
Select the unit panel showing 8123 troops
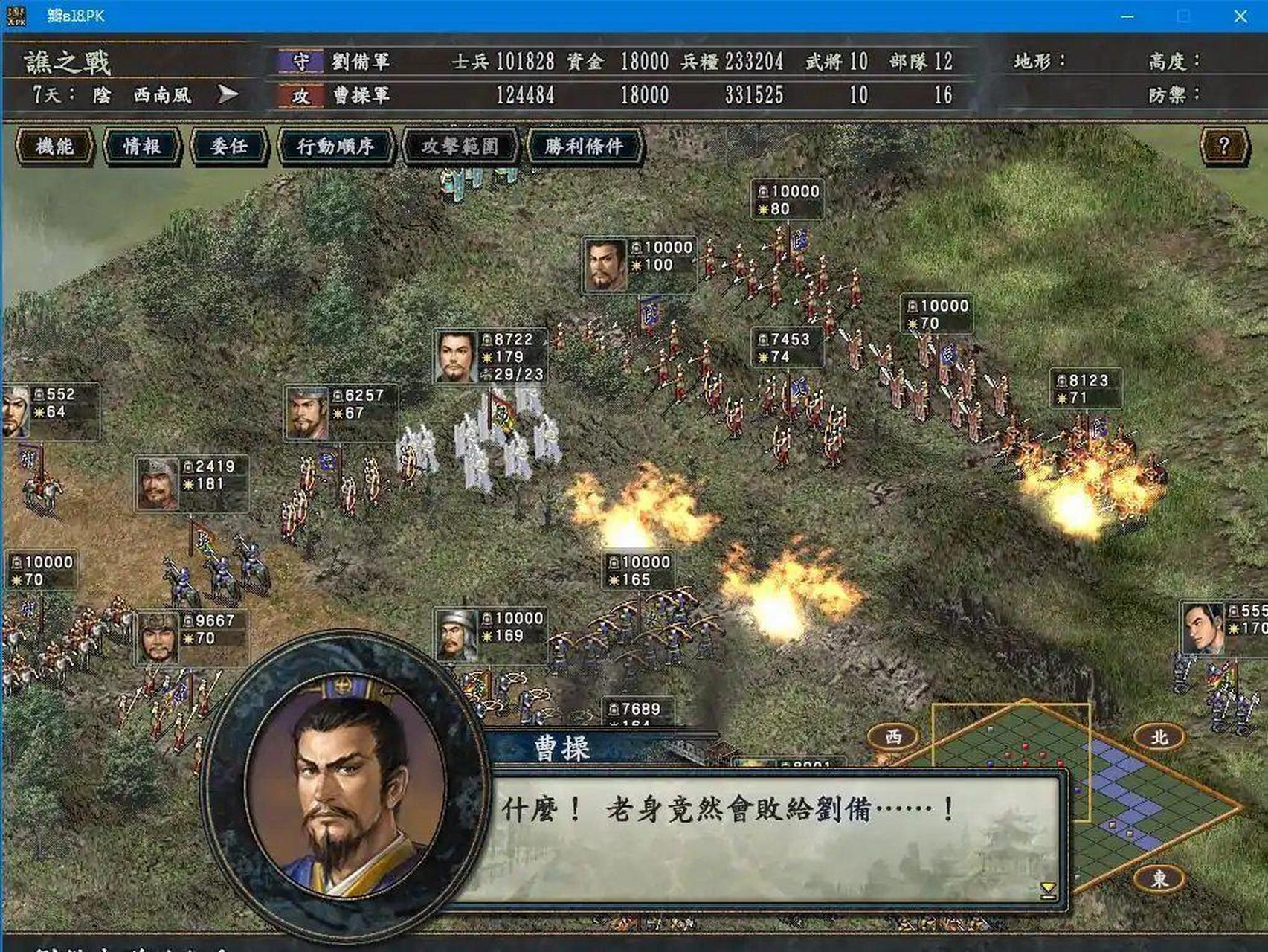[x=1085, y=389]
